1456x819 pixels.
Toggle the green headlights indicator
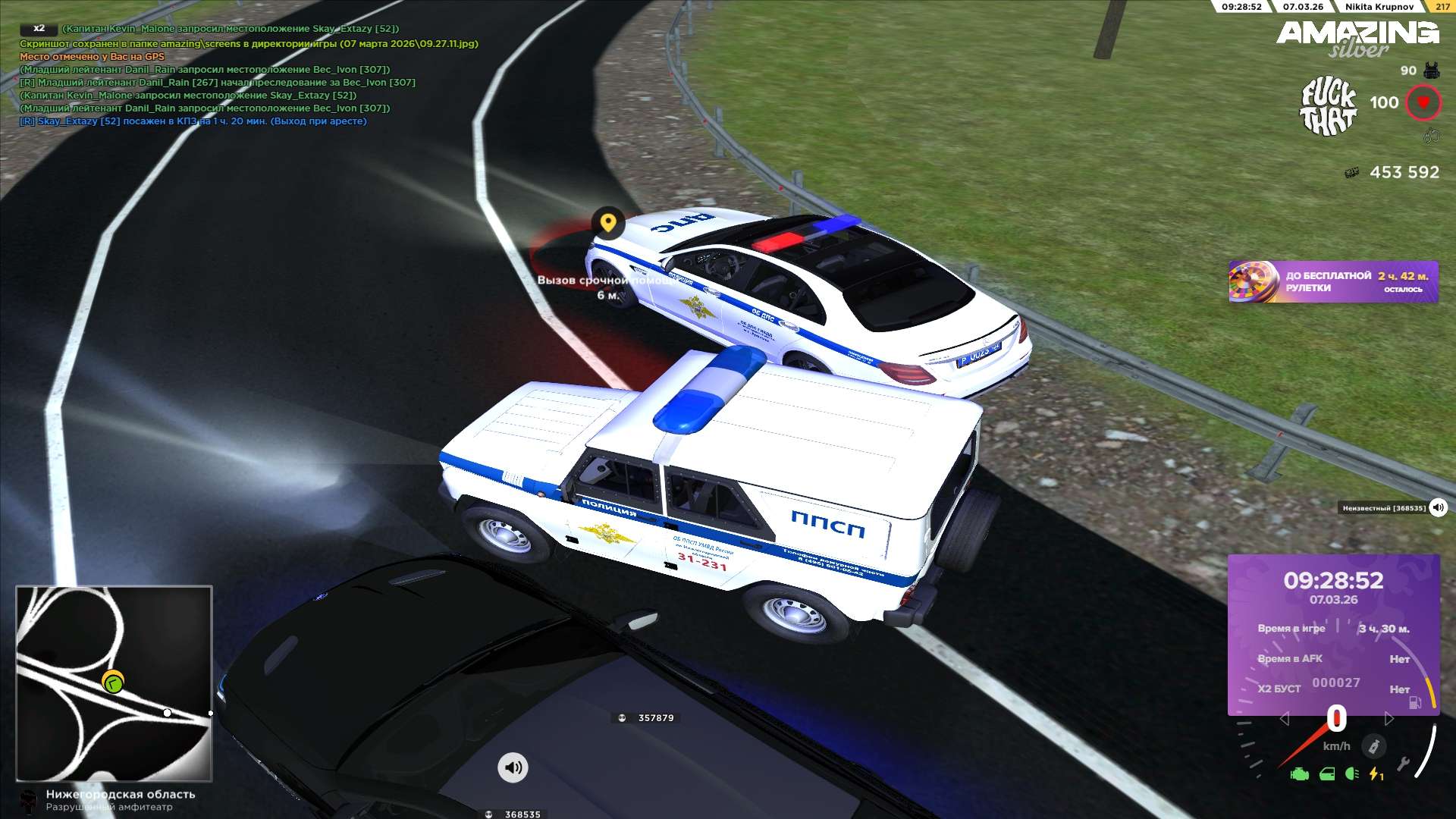coord(1351,774)
